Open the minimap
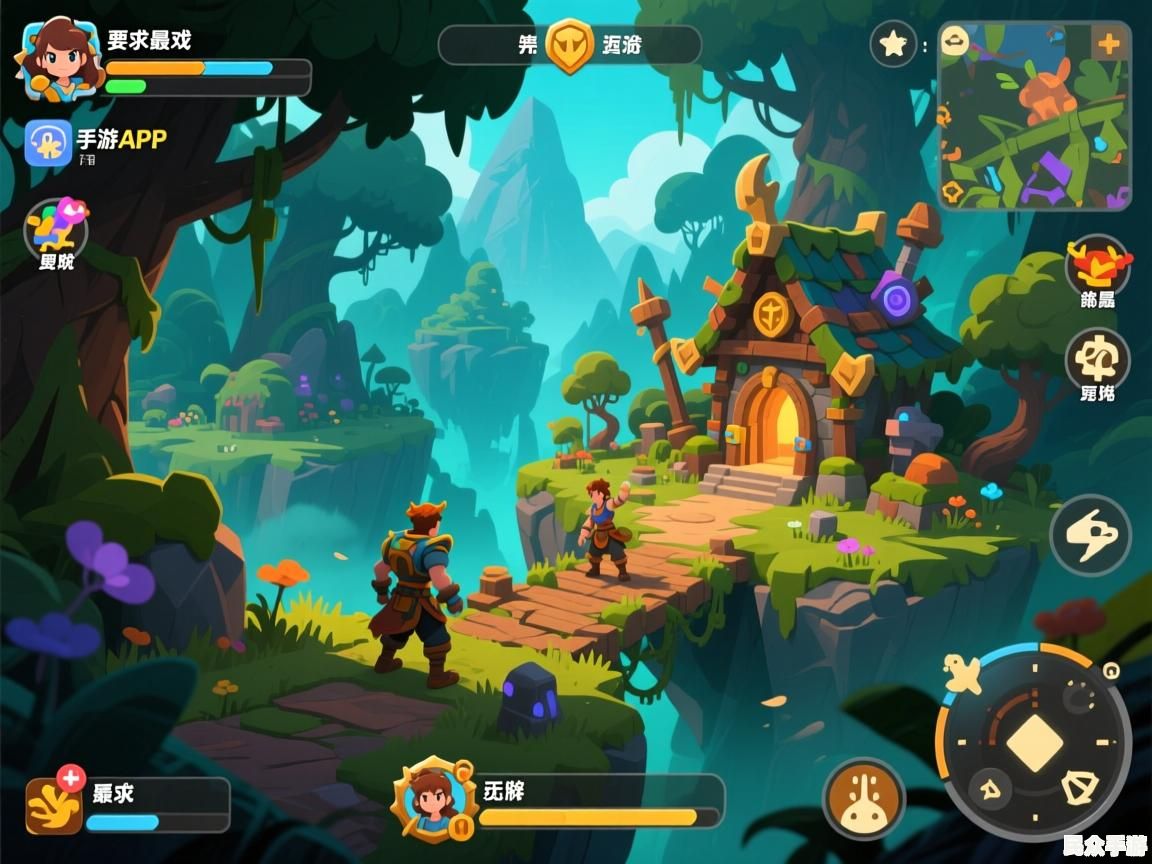1152x864 pixels. (x=1034, y=117)
